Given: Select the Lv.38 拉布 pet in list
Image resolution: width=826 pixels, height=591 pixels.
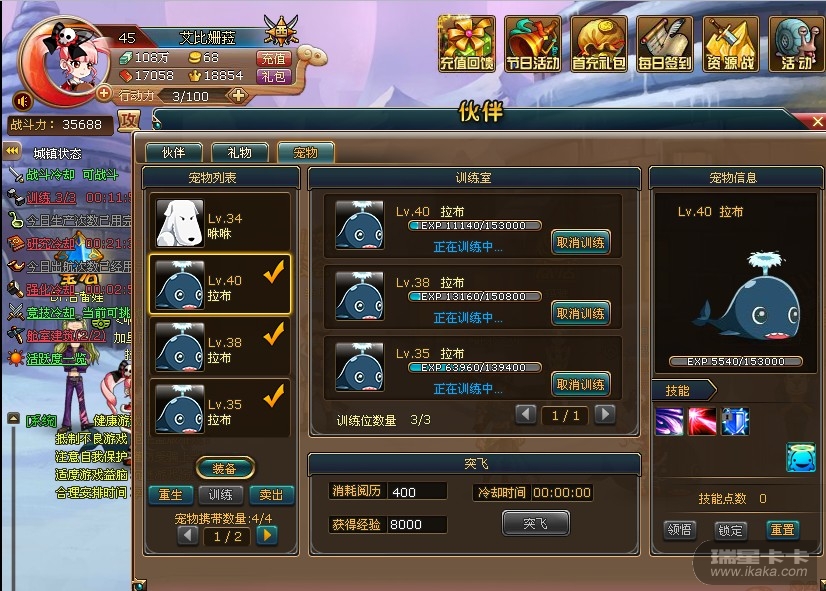Looking at the screenshot, I should tap(220, 349).
